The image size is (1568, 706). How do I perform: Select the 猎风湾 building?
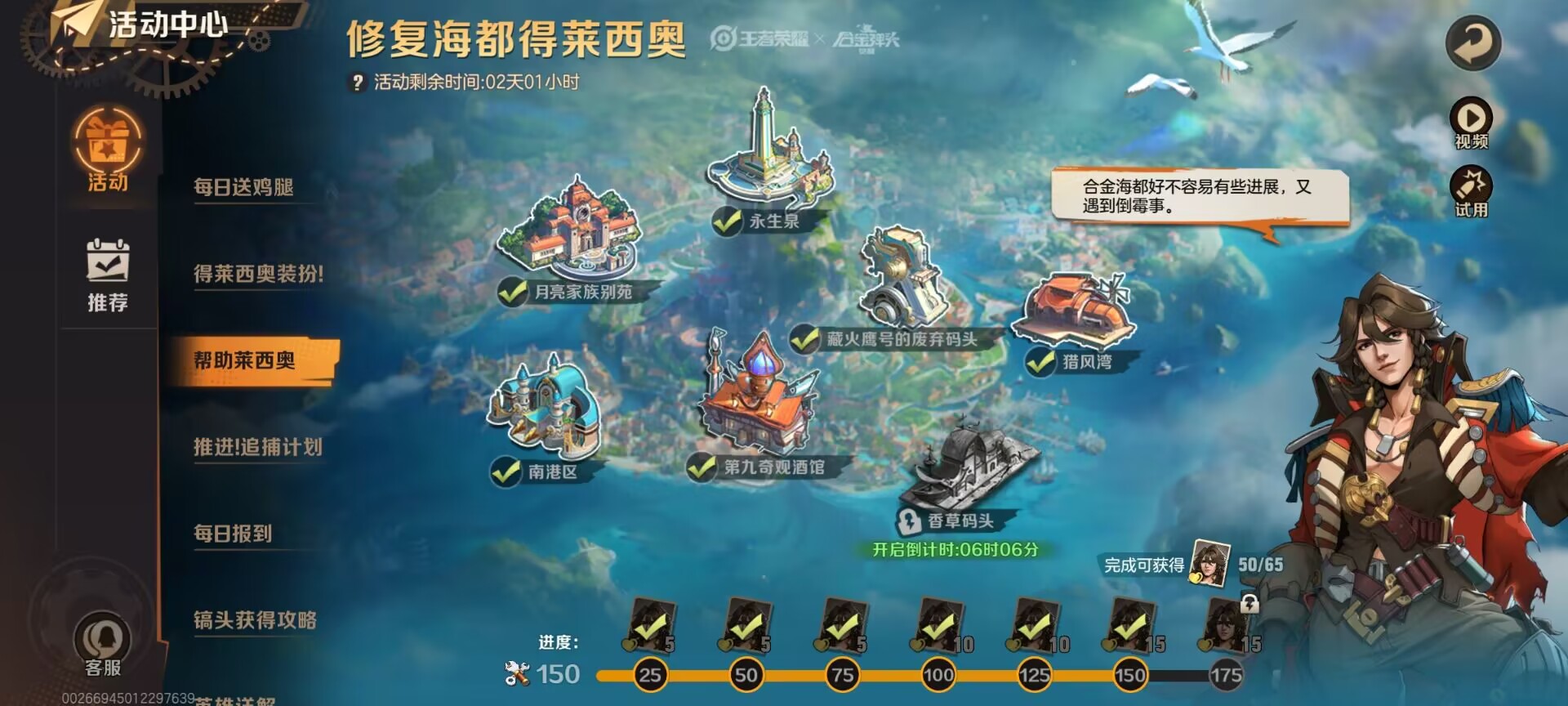point(1074,311)
